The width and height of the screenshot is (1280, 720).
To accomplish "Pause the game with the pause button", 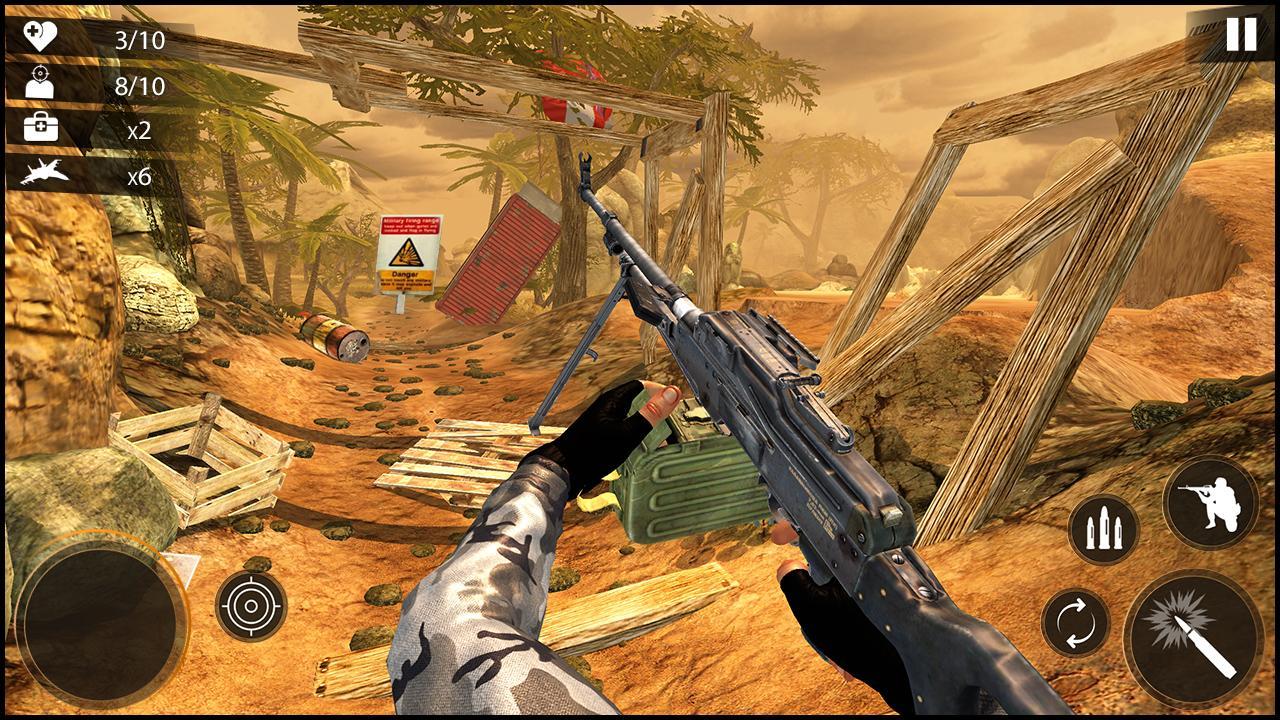I will (1240, 35).
